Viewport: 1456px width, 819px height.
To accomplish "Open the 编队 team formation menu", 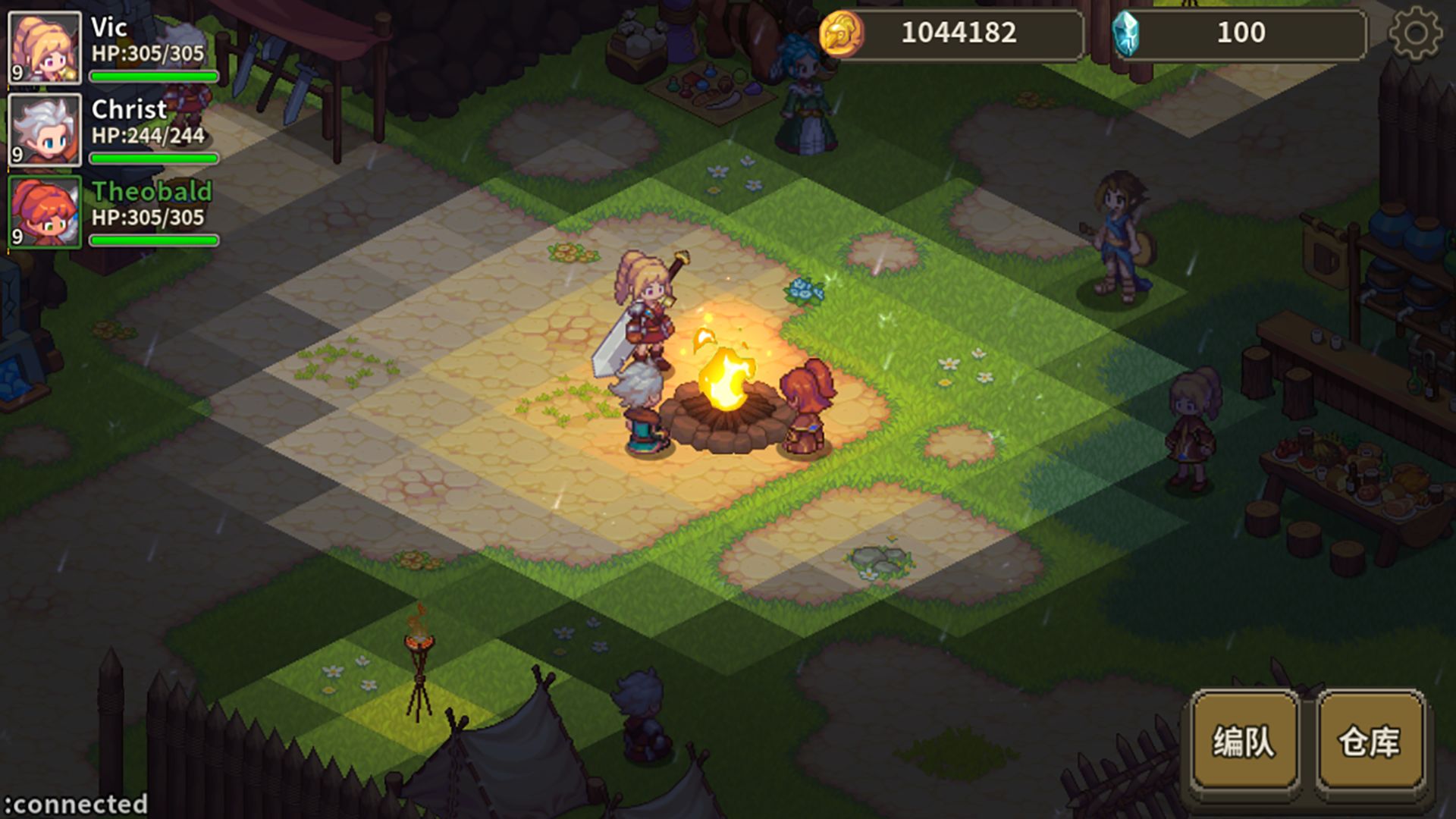I will [x=1244, y=741].
